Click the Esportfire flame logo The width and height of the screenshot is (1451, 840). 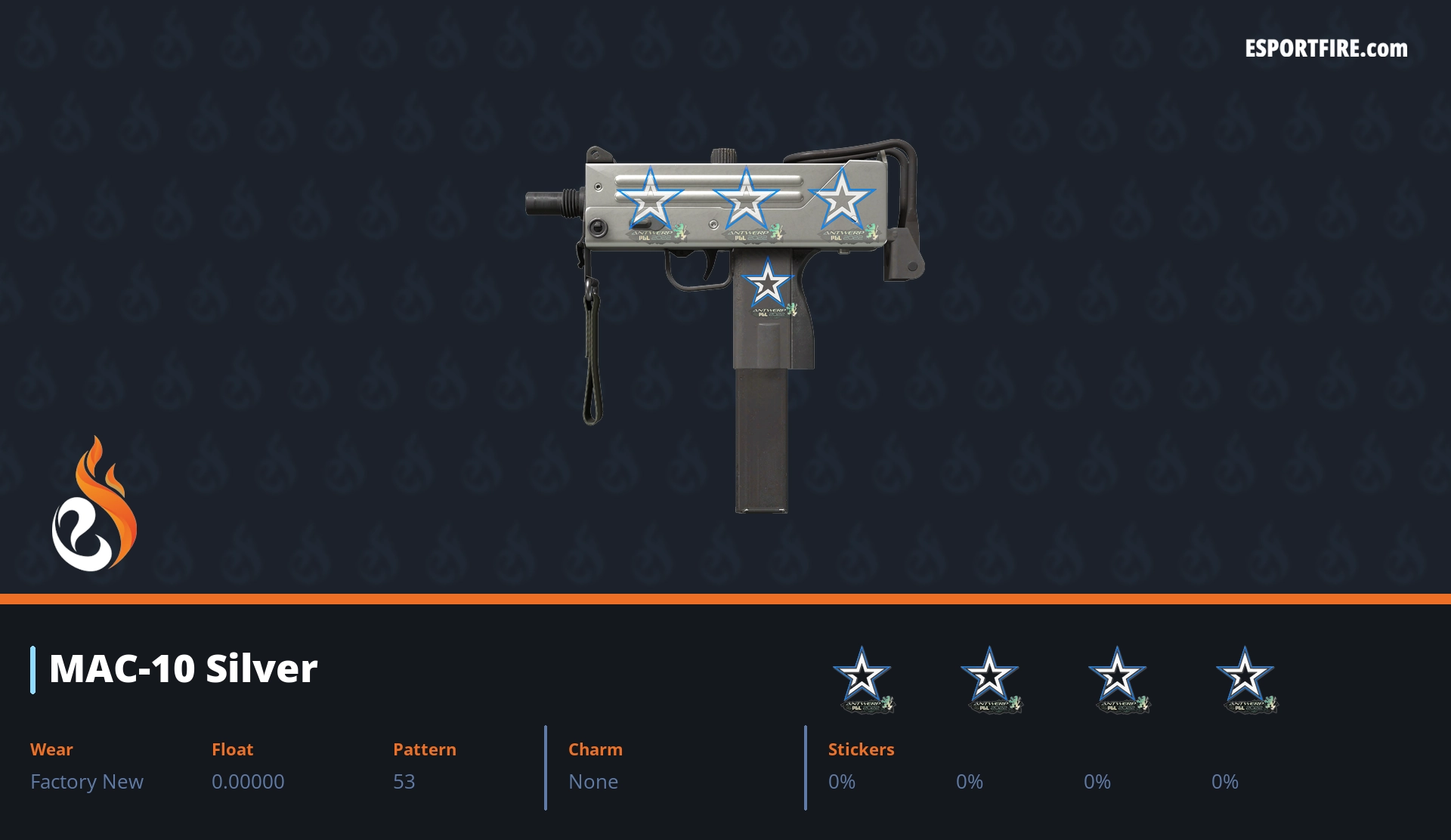pos(94,504)
